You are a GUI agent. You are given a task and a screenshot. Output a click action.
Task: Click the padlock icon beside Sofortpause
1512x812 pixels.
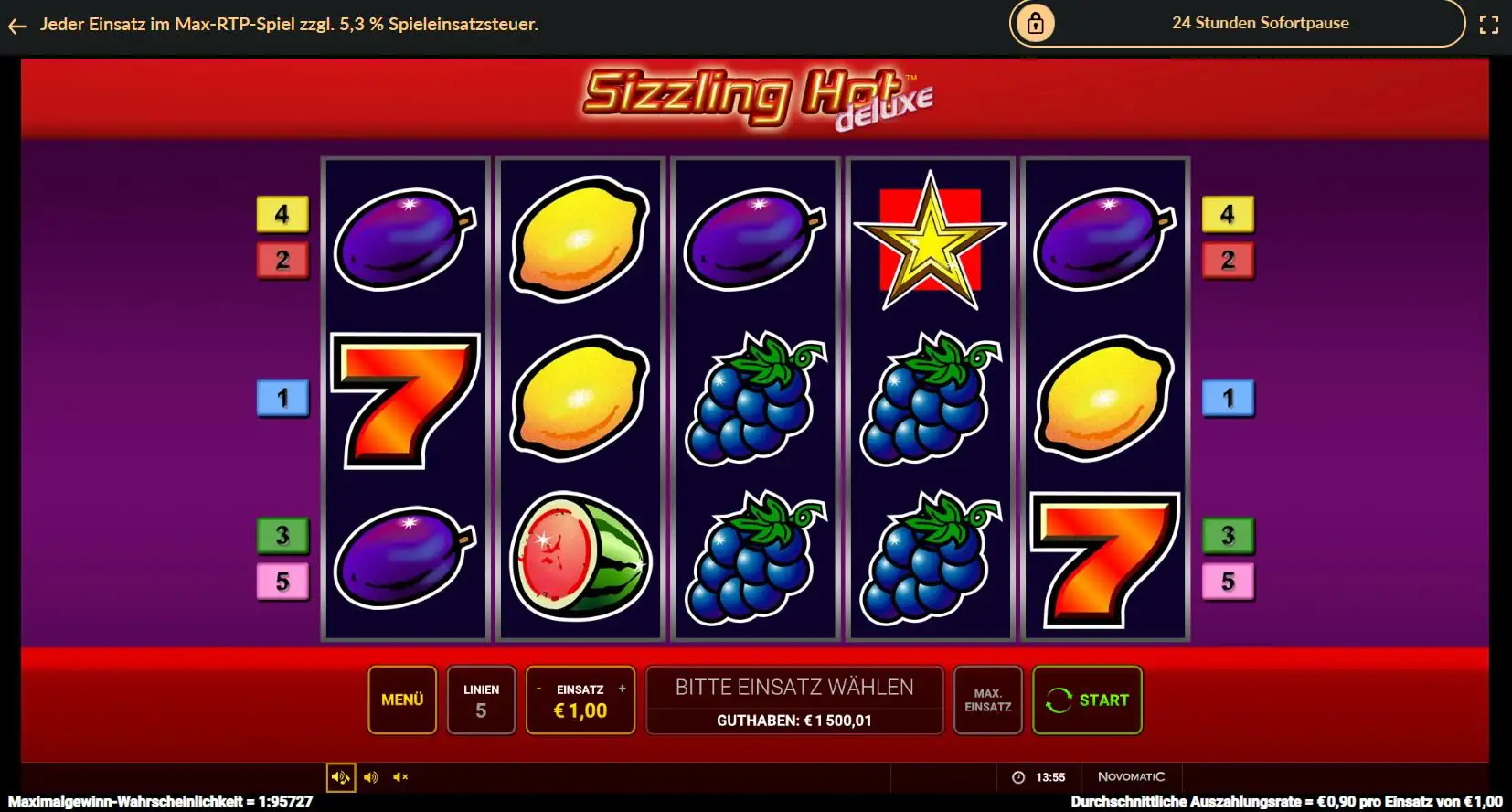coord(1034,23)
